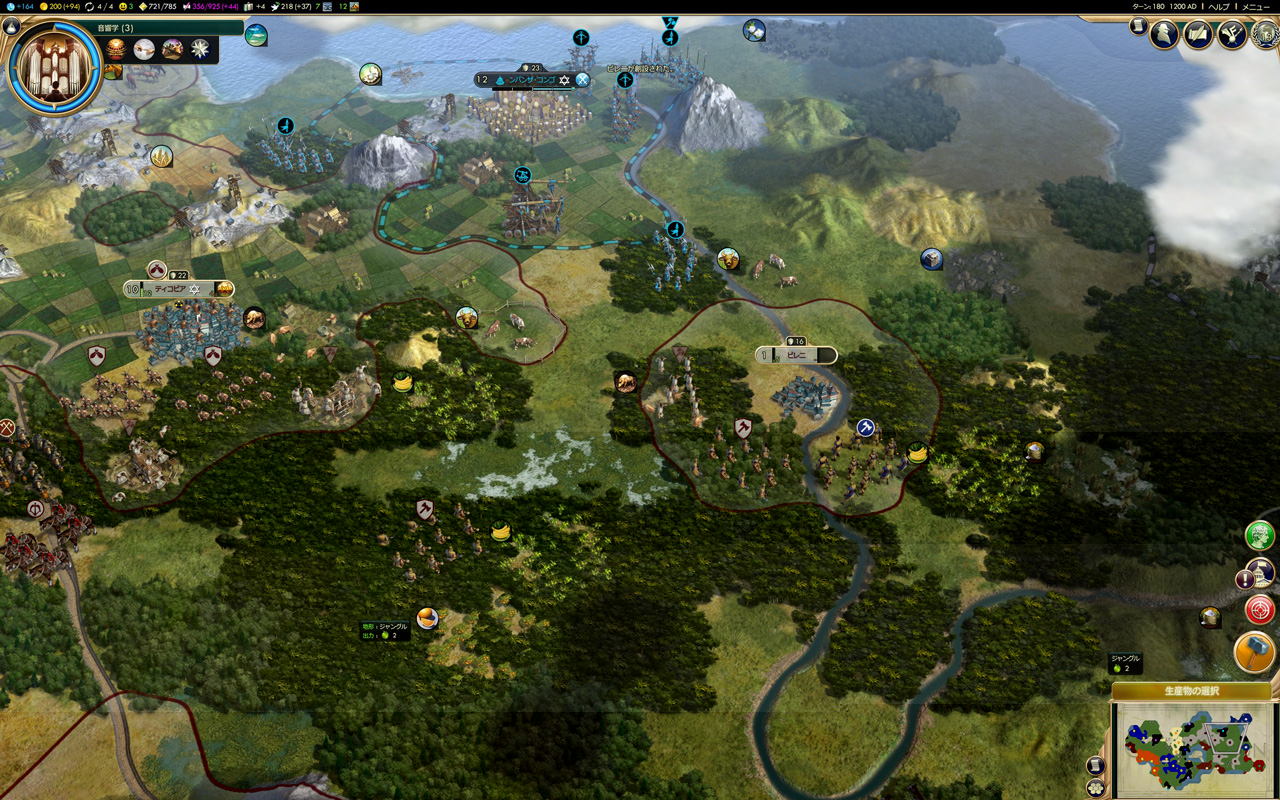1280x800 pixels.
Task: Open the ピレニ city banner
Action: point(797,355)
